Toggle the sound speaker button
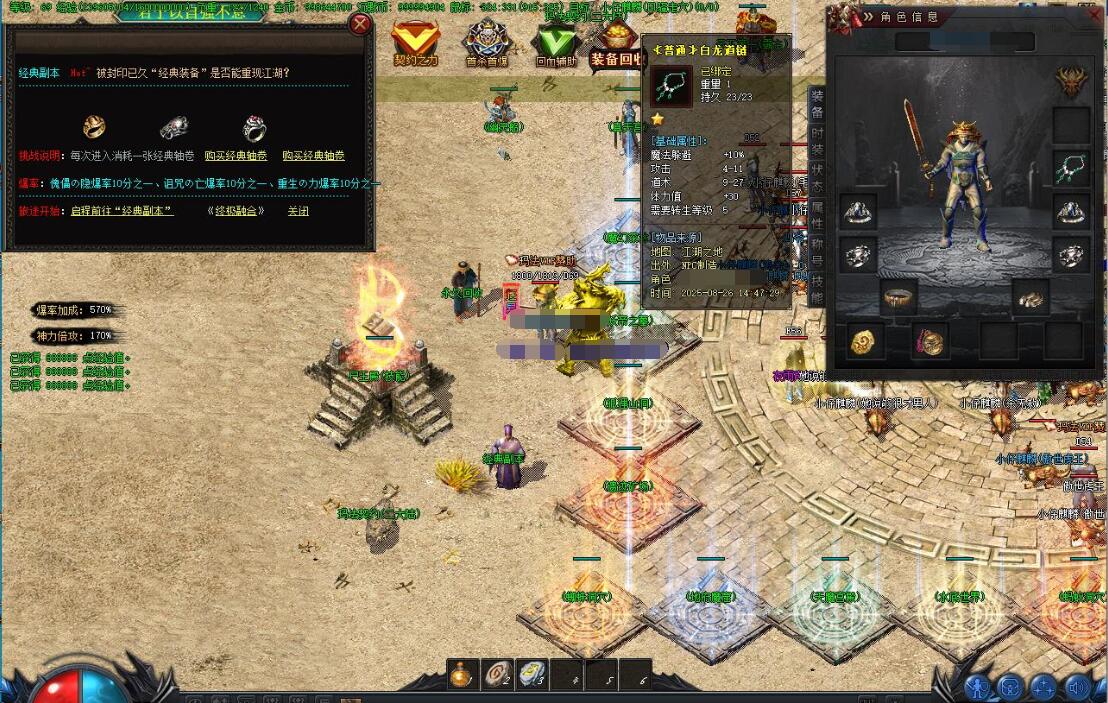Image resolution: width=1108 pixels, height=703 pixels. click(x=1077, y=687)
